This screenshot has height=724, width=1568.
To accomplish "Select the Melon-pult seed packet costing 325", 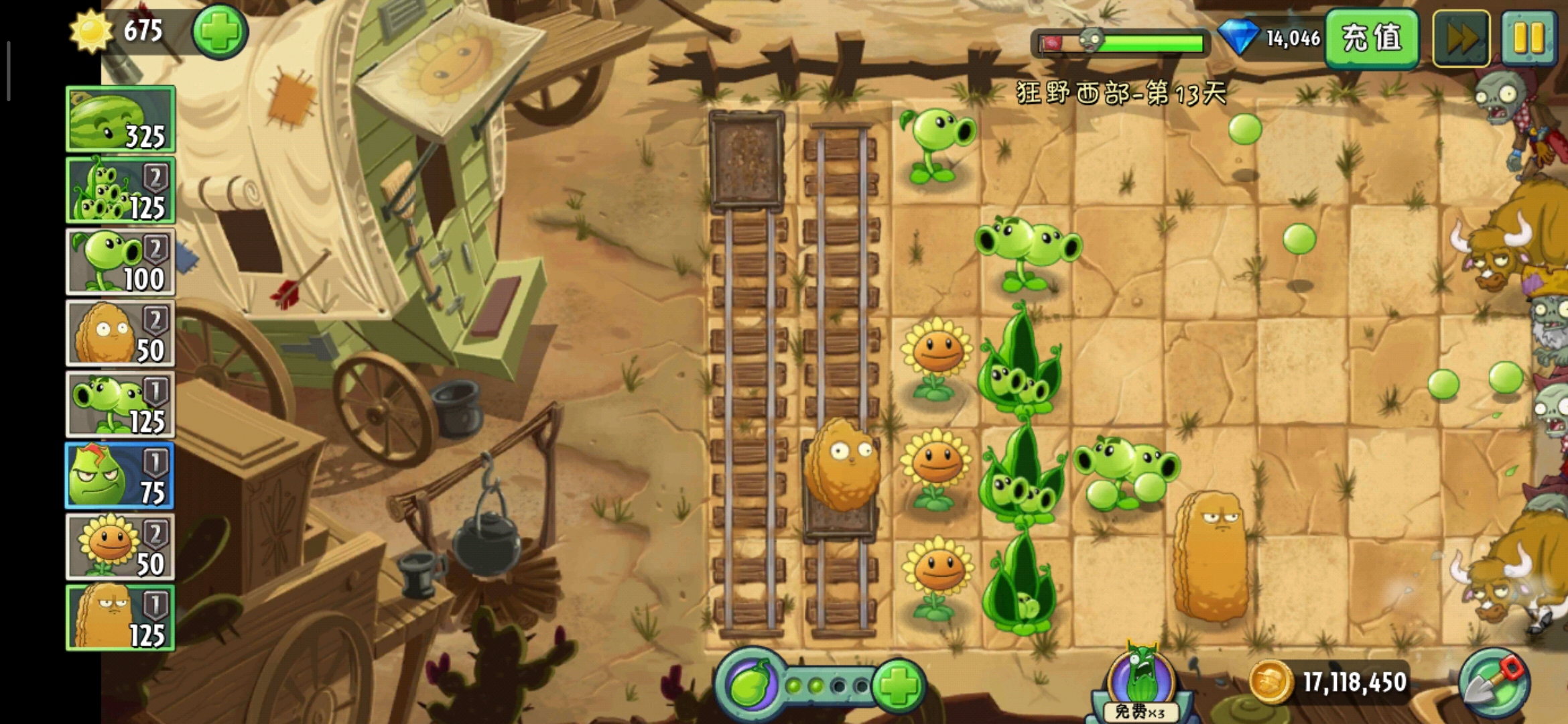I will 121,119.
